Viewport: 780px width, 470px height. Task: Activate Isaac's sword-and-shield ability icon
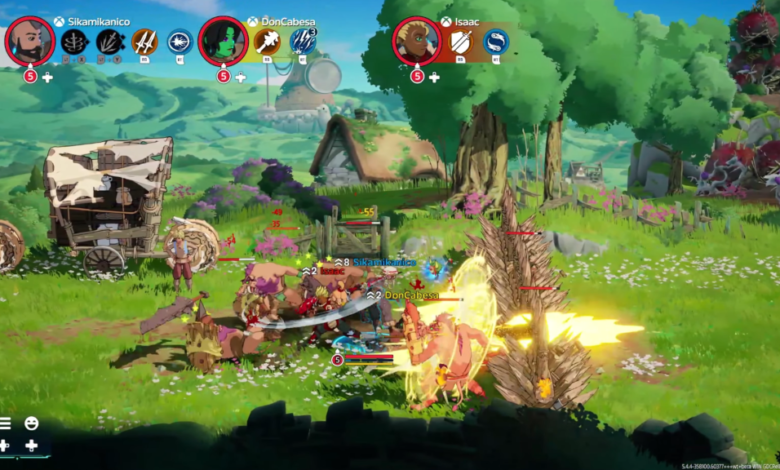coord(461,42)
